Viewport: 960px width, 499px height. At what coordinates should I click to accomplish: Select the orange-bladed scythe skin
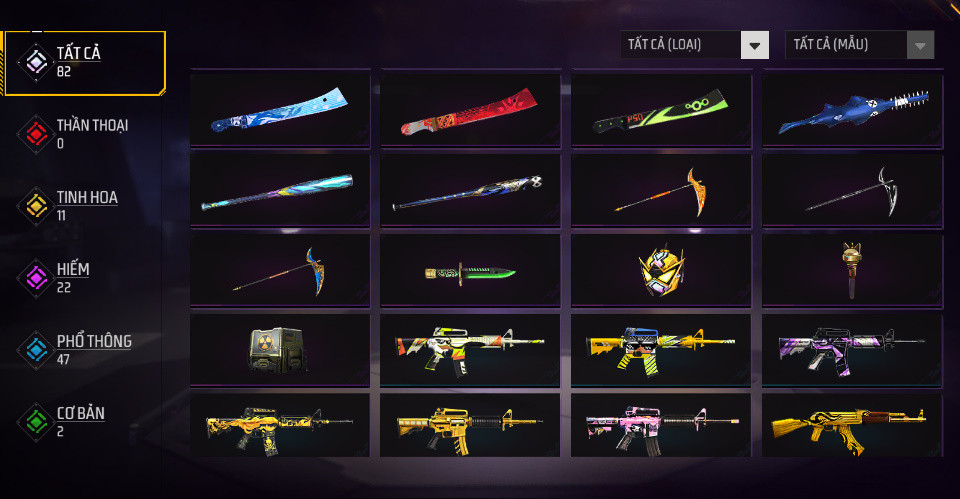(662, 190)
